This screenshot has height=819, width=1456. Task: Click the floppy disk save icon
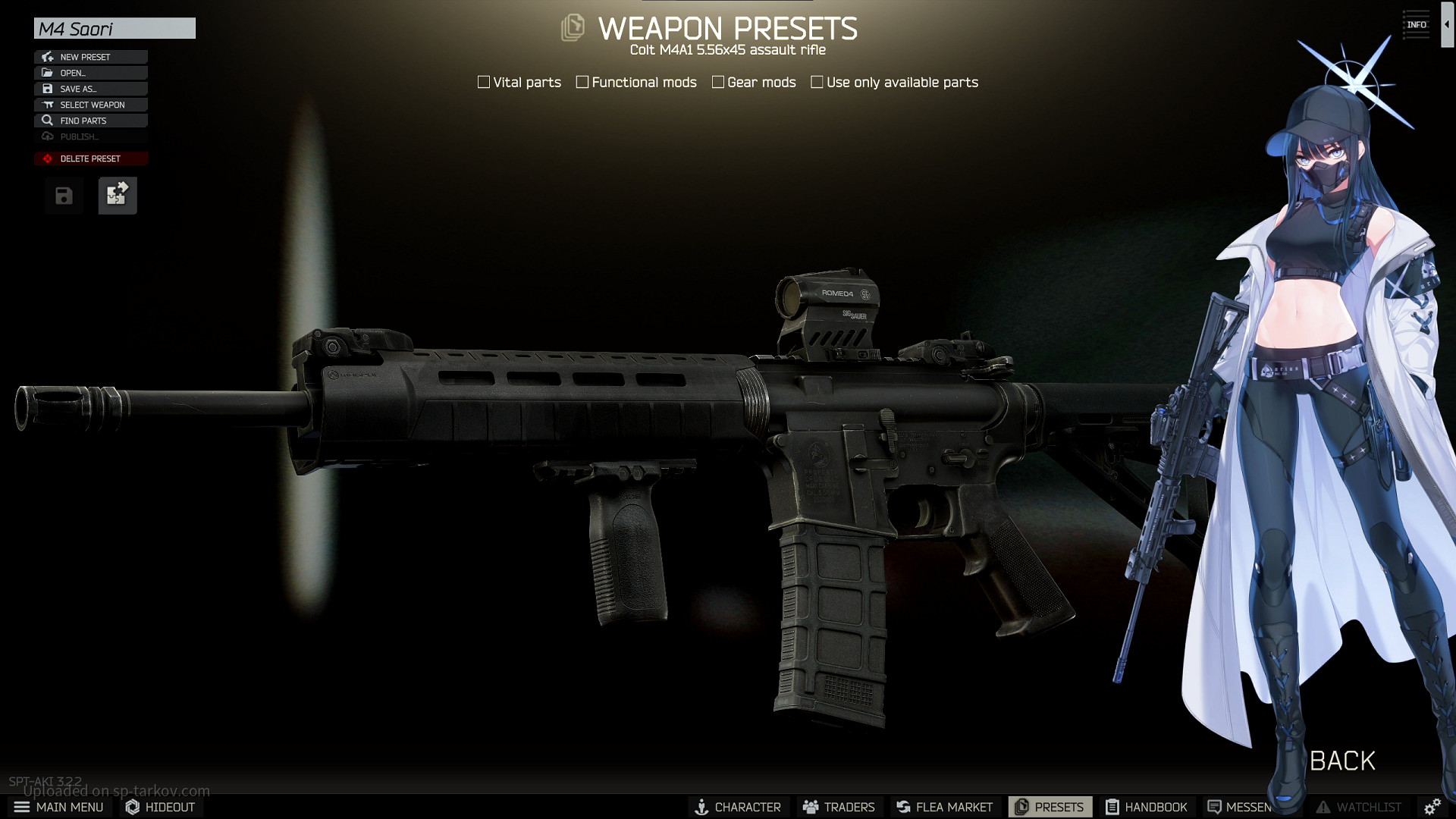point(64,196)
